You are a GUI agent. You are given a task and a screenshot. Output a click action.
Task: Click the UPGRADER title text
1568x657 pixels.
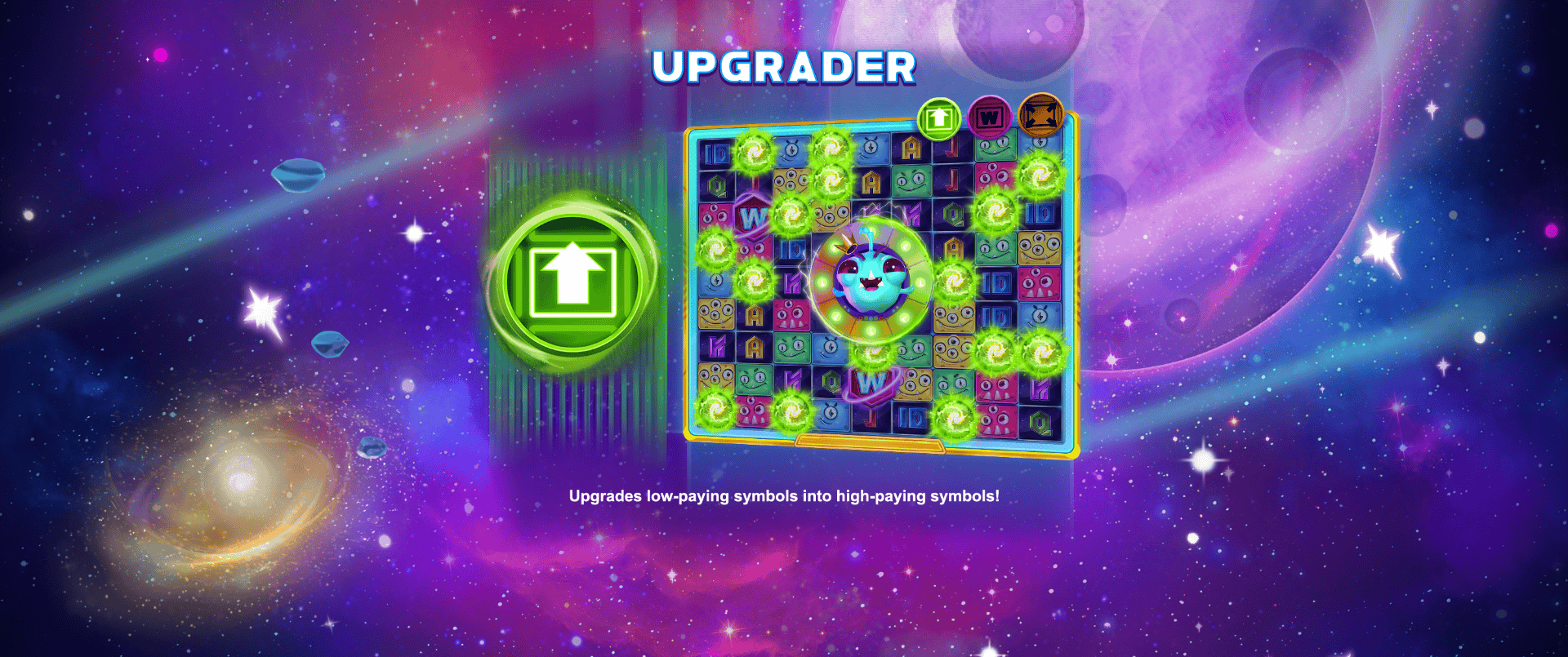tap(784, 67)
